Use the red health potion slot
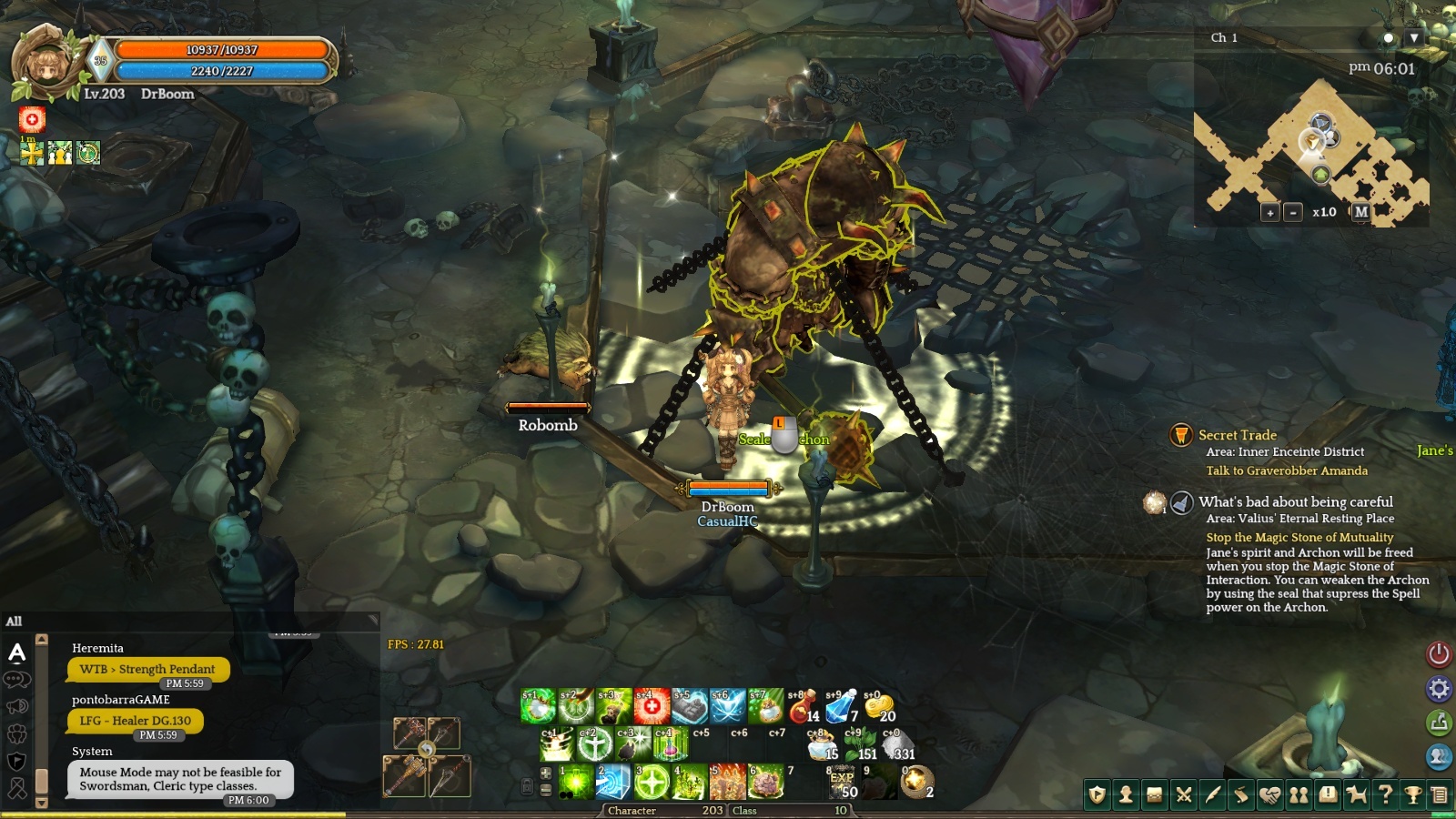 click(803, 706)
